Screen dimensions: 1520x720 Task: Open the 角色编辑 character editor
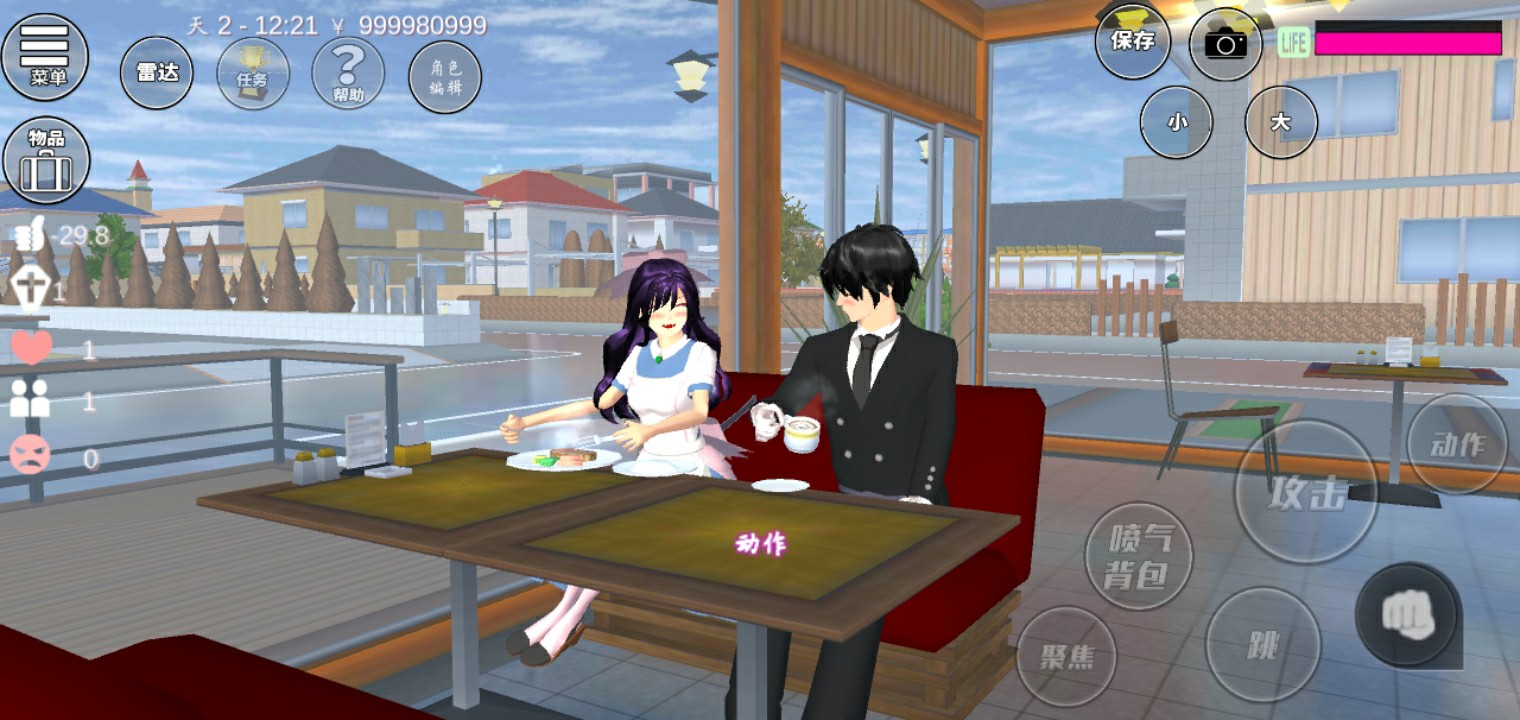[x=445, y=77]
